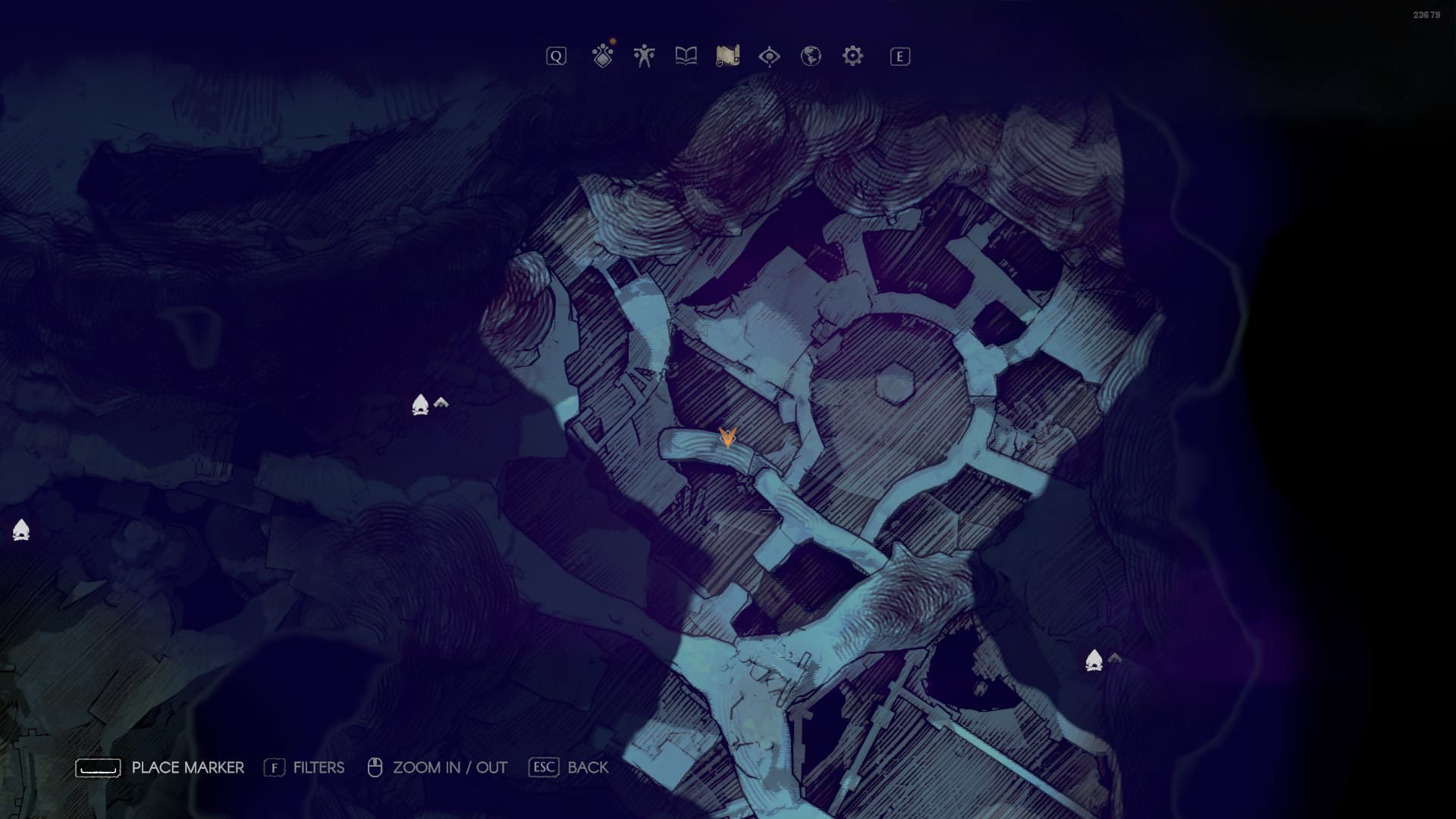Select the map scroll tab
Screen dimensions: 1456x819
point(727,56)
